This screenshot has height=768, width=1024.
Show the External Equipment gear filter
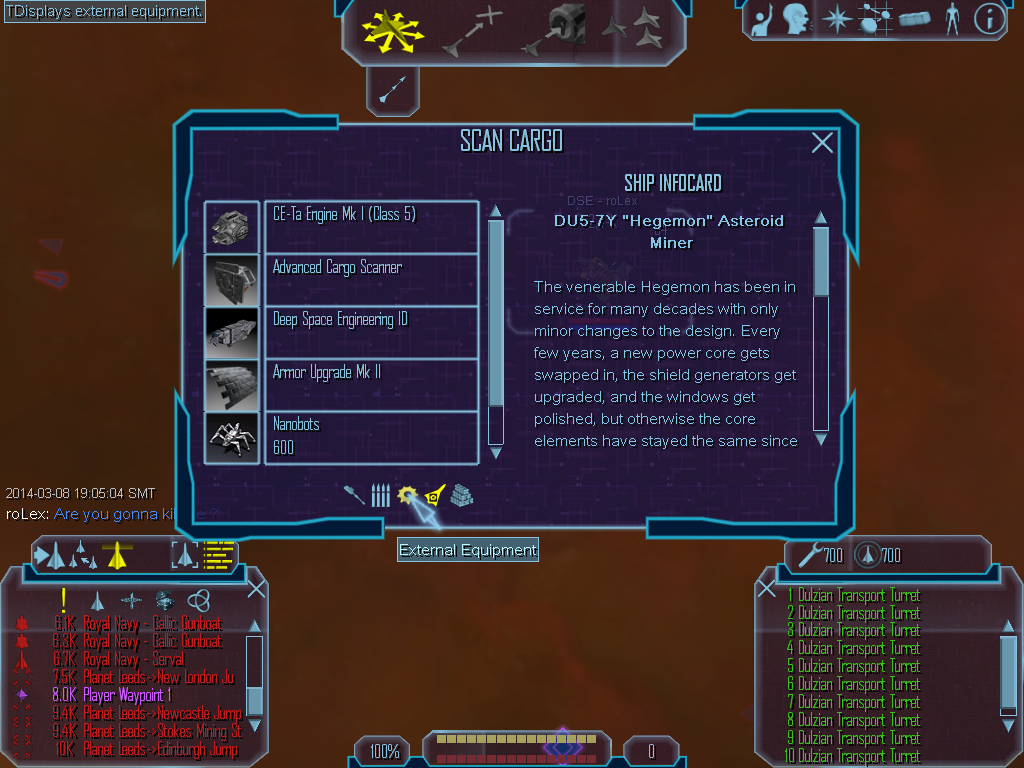(407, 495)
